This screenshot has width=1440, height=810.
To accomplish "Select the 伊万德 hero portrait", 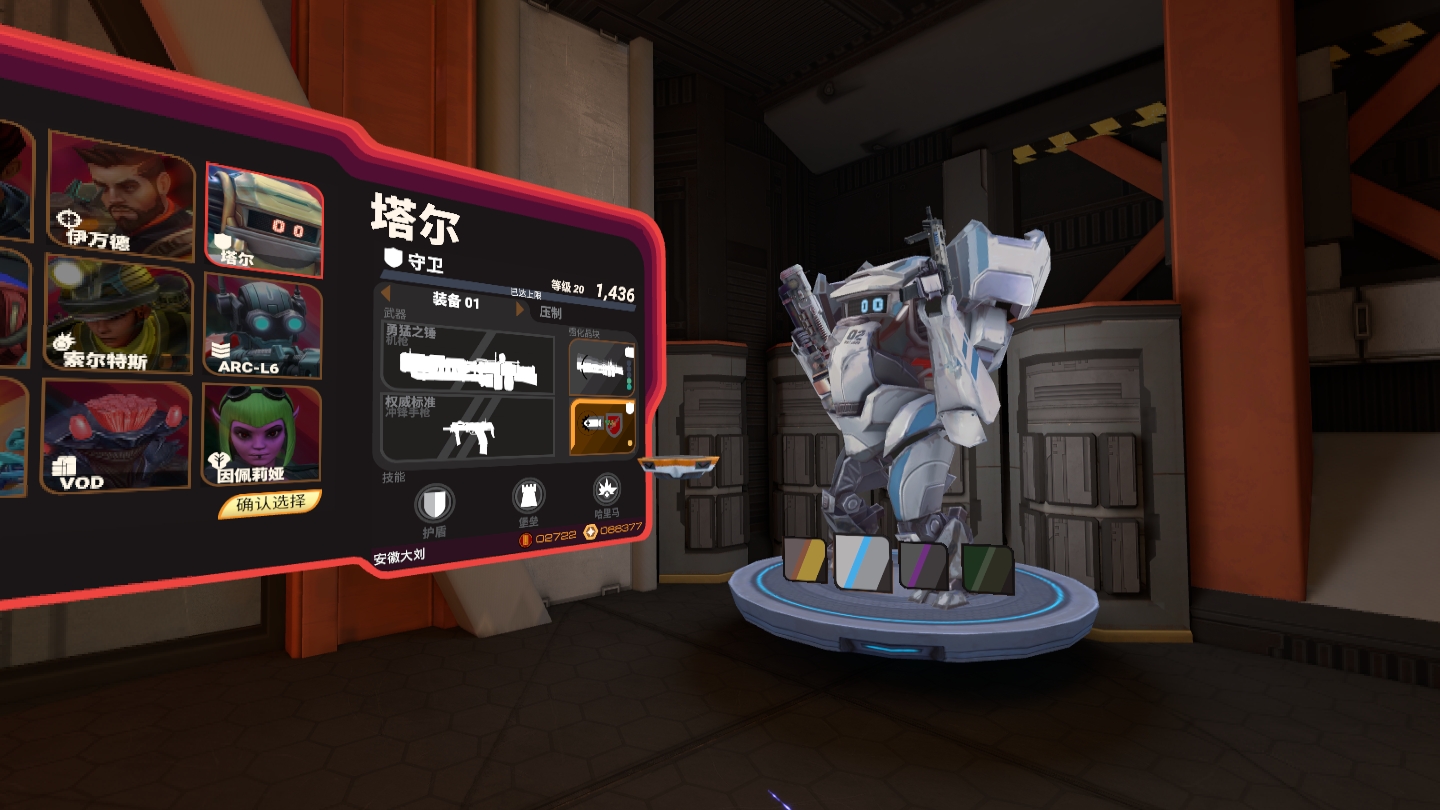I will click(120, 194).
